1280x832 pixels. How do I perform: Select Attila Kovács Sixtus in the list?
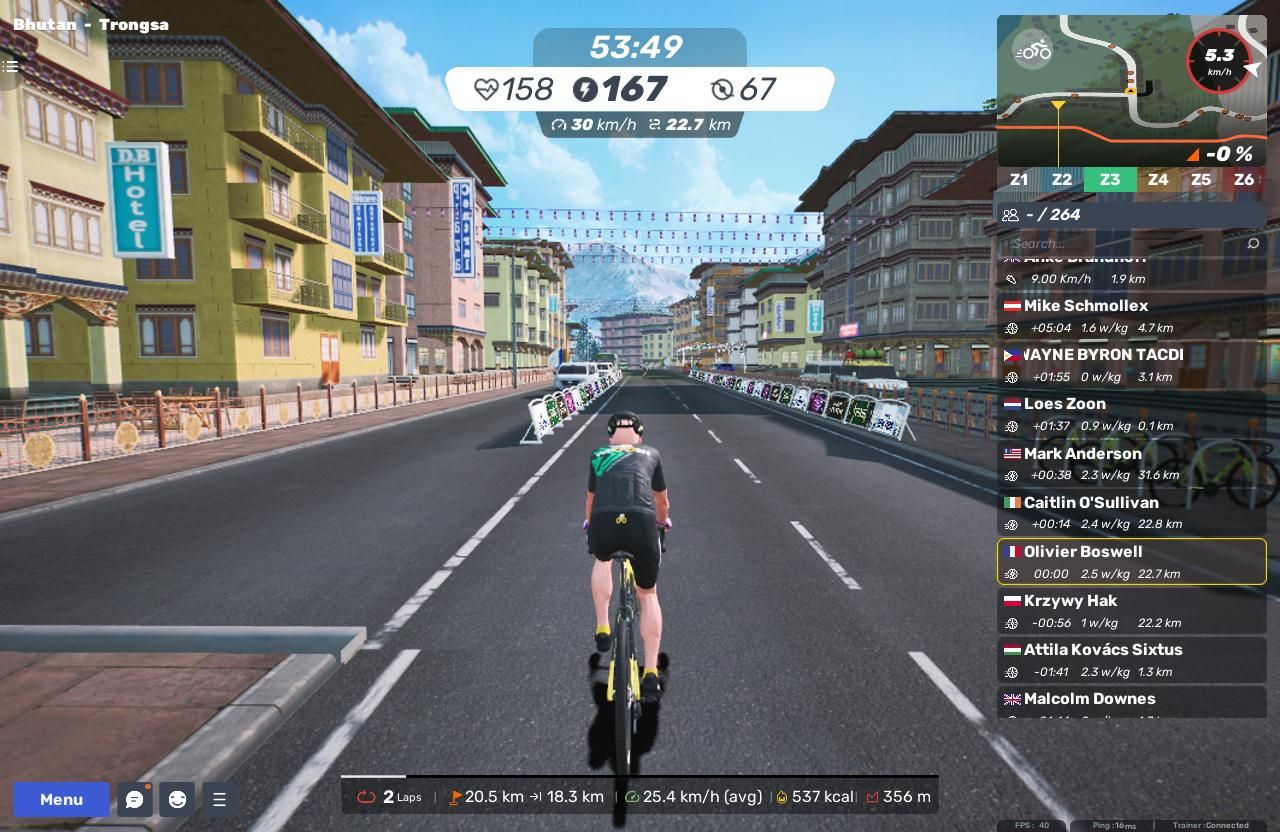pos(1131,660)
